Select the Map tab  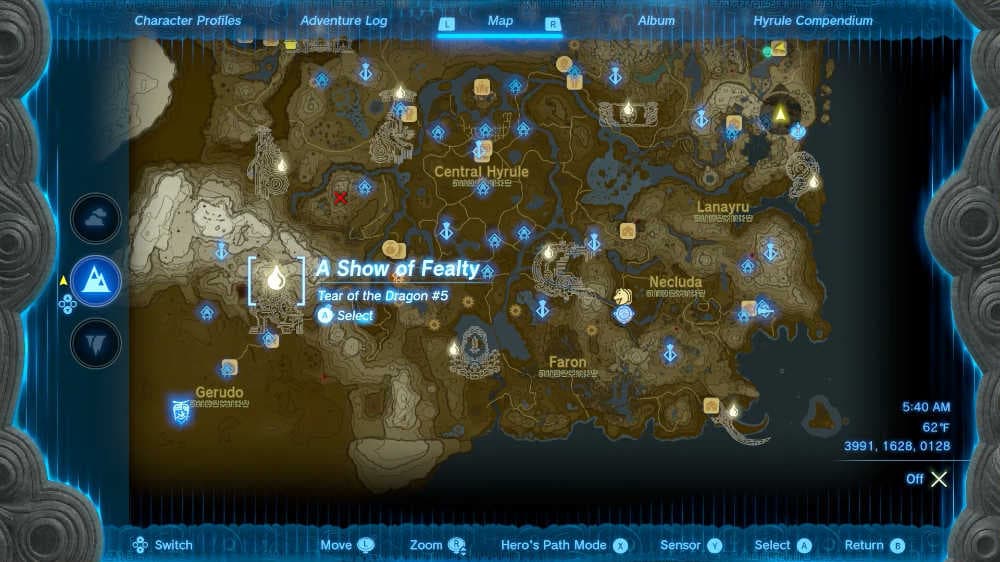(500, 20)
